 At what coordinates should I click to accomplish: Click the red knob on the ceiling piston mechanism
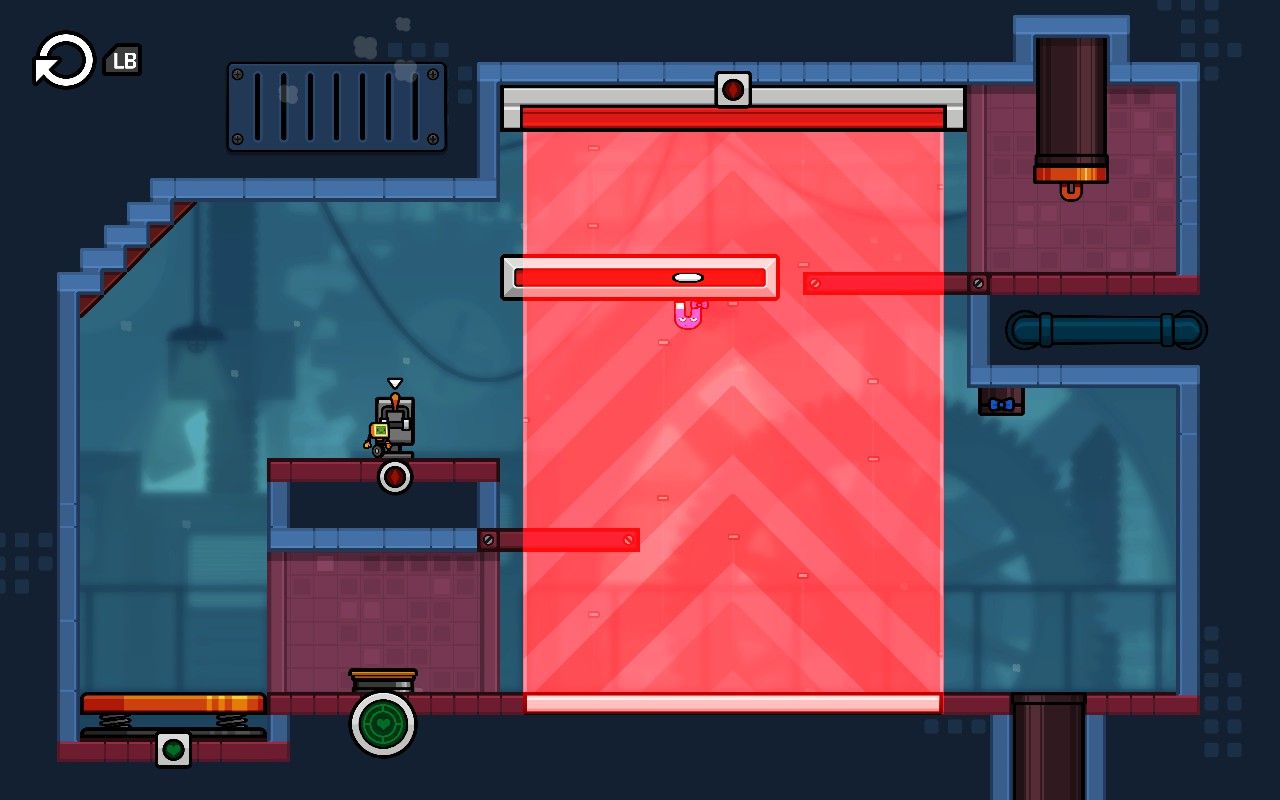tap(733, 88)
